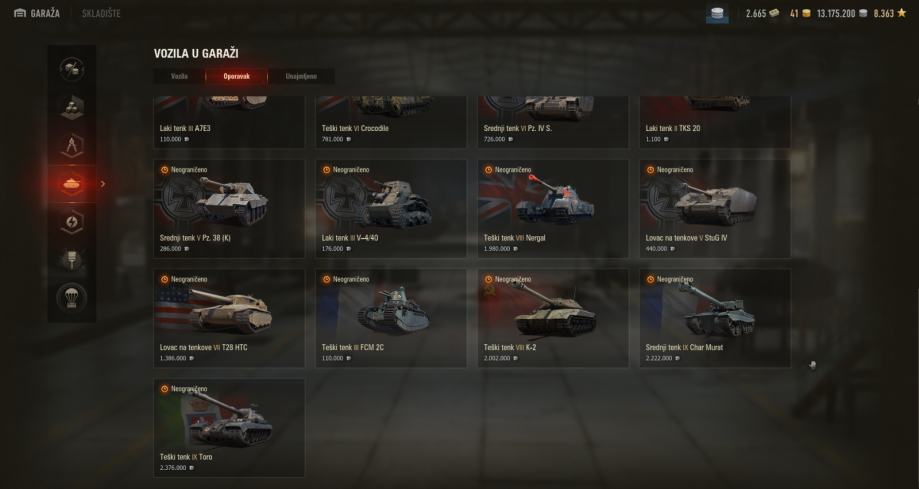
Task: Choose the Pz. 38 (K) medium tank card
Action: (229, 207)
